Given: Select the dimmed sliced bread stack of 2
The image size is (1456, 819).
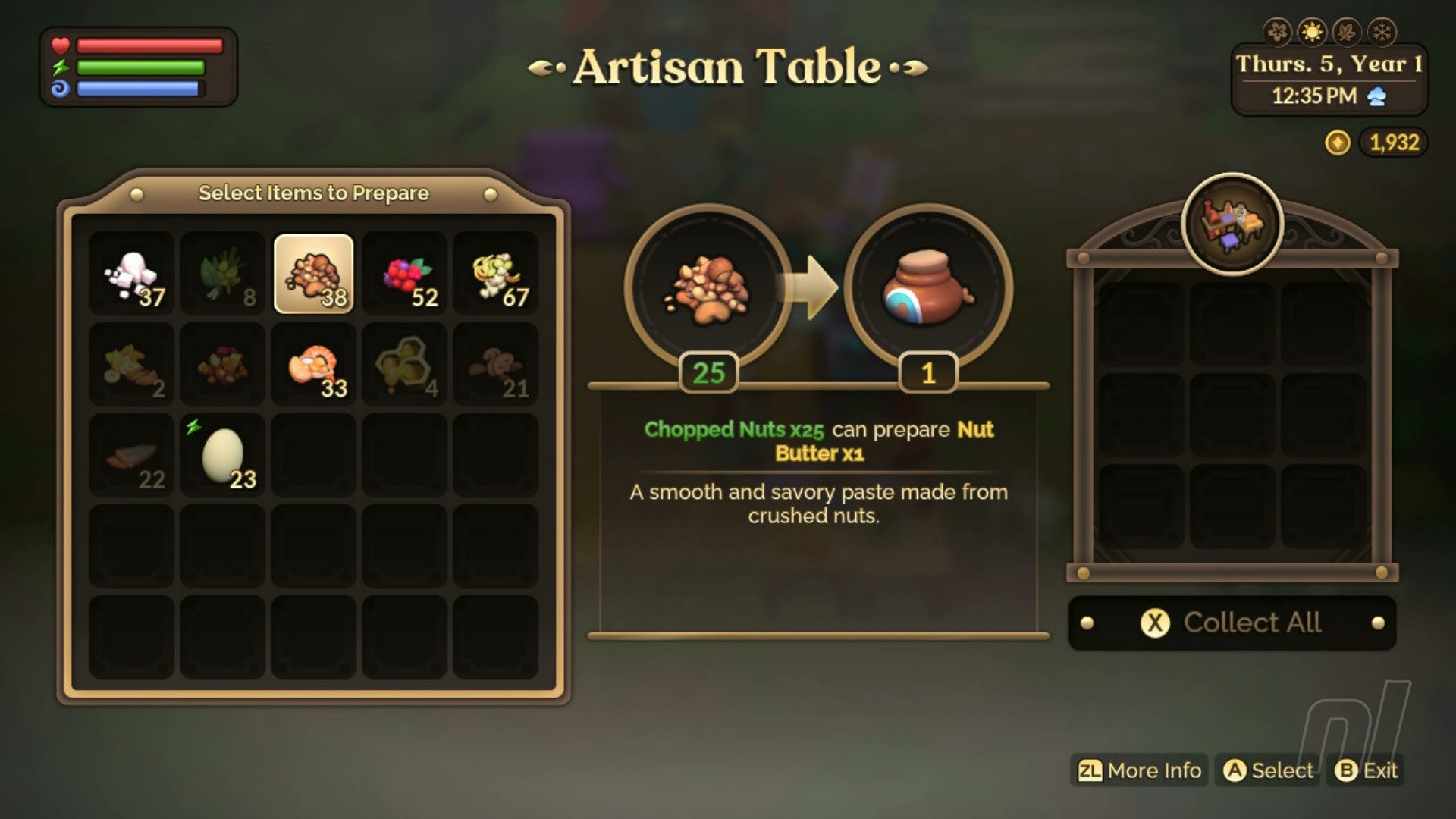Looking at the screenshot, I should click(x=132, y=365).
